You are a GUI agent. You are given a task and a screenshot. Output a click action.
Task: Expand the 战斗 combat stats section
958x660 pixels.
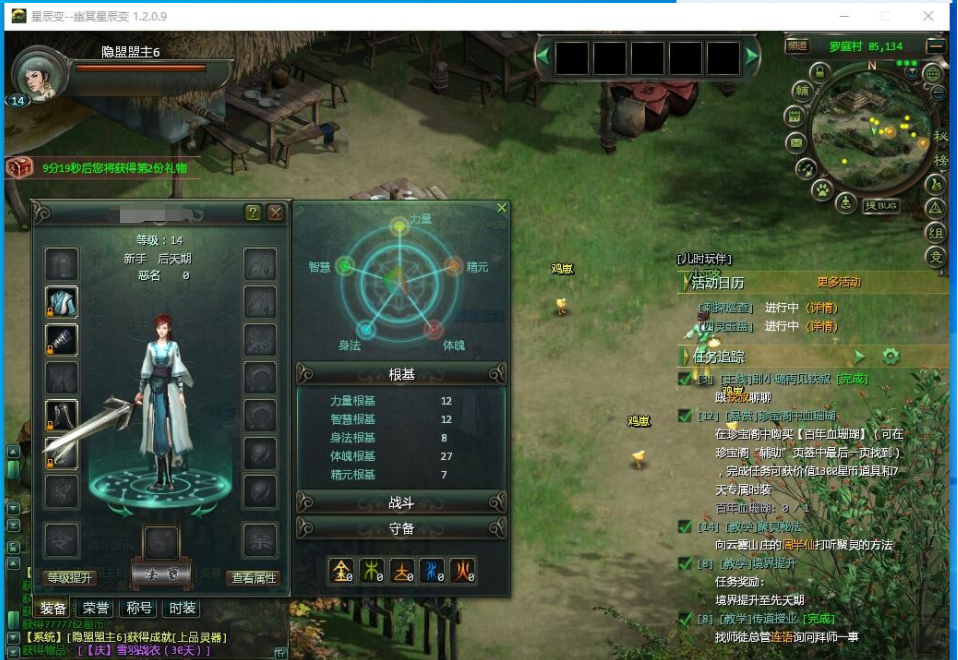401,502
